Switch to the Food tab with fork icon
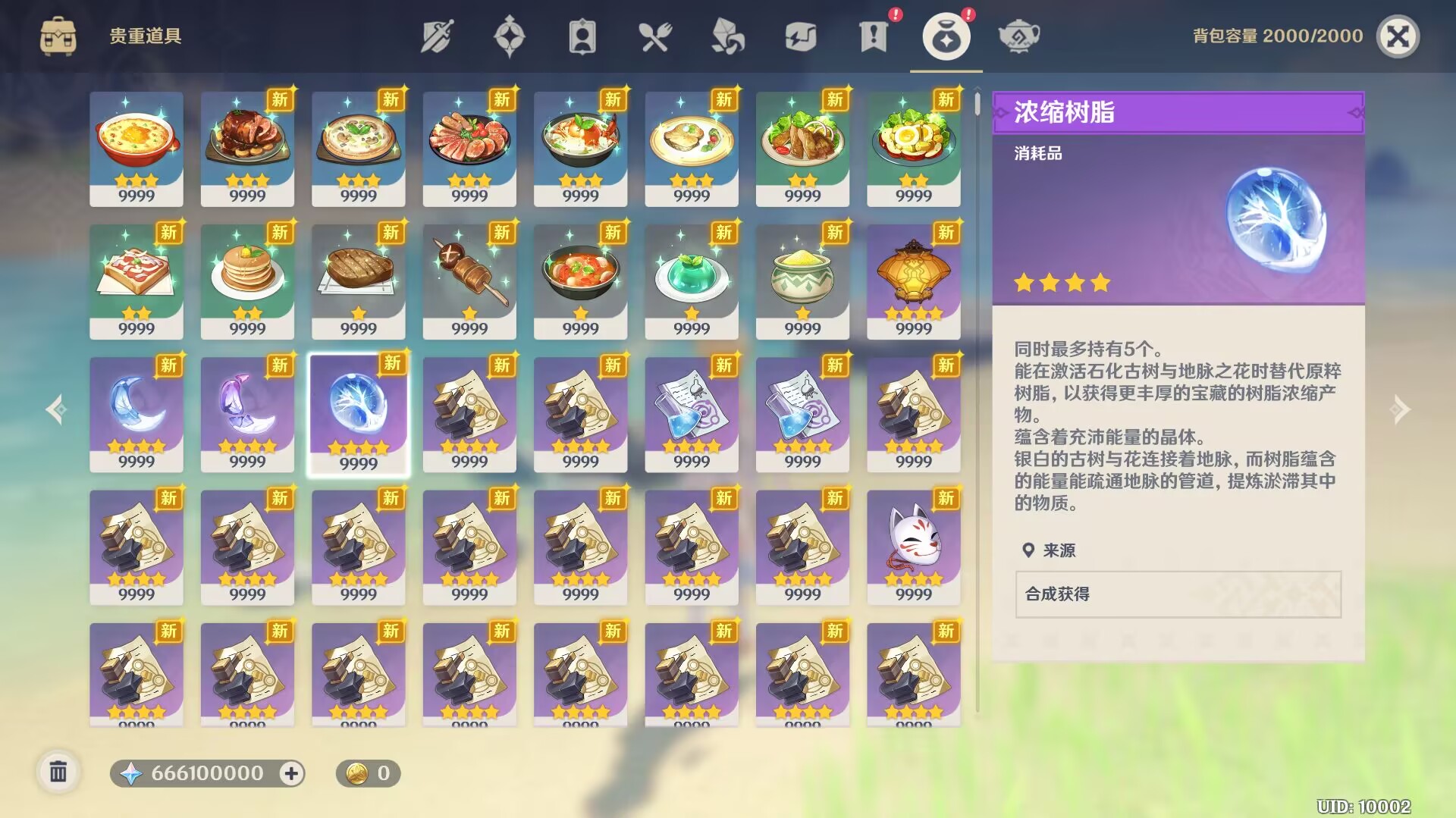Screen dimensions: 1456x818 pyautogui.click(x=656, y=35)
